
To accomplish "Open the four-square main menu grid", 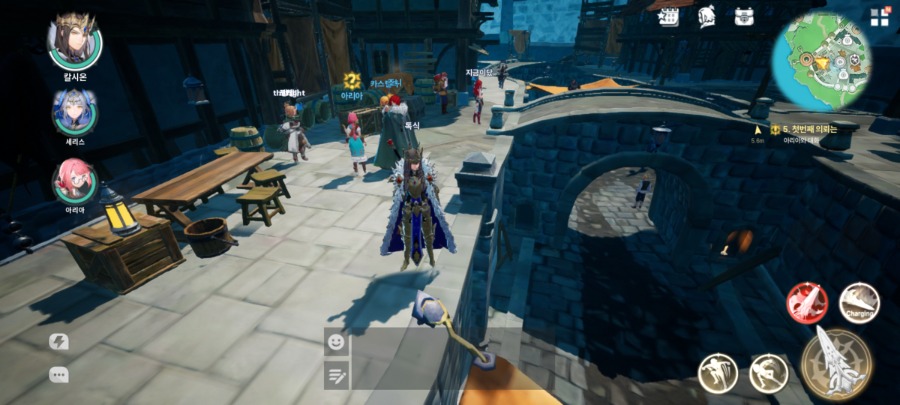I will pos(879,17).
